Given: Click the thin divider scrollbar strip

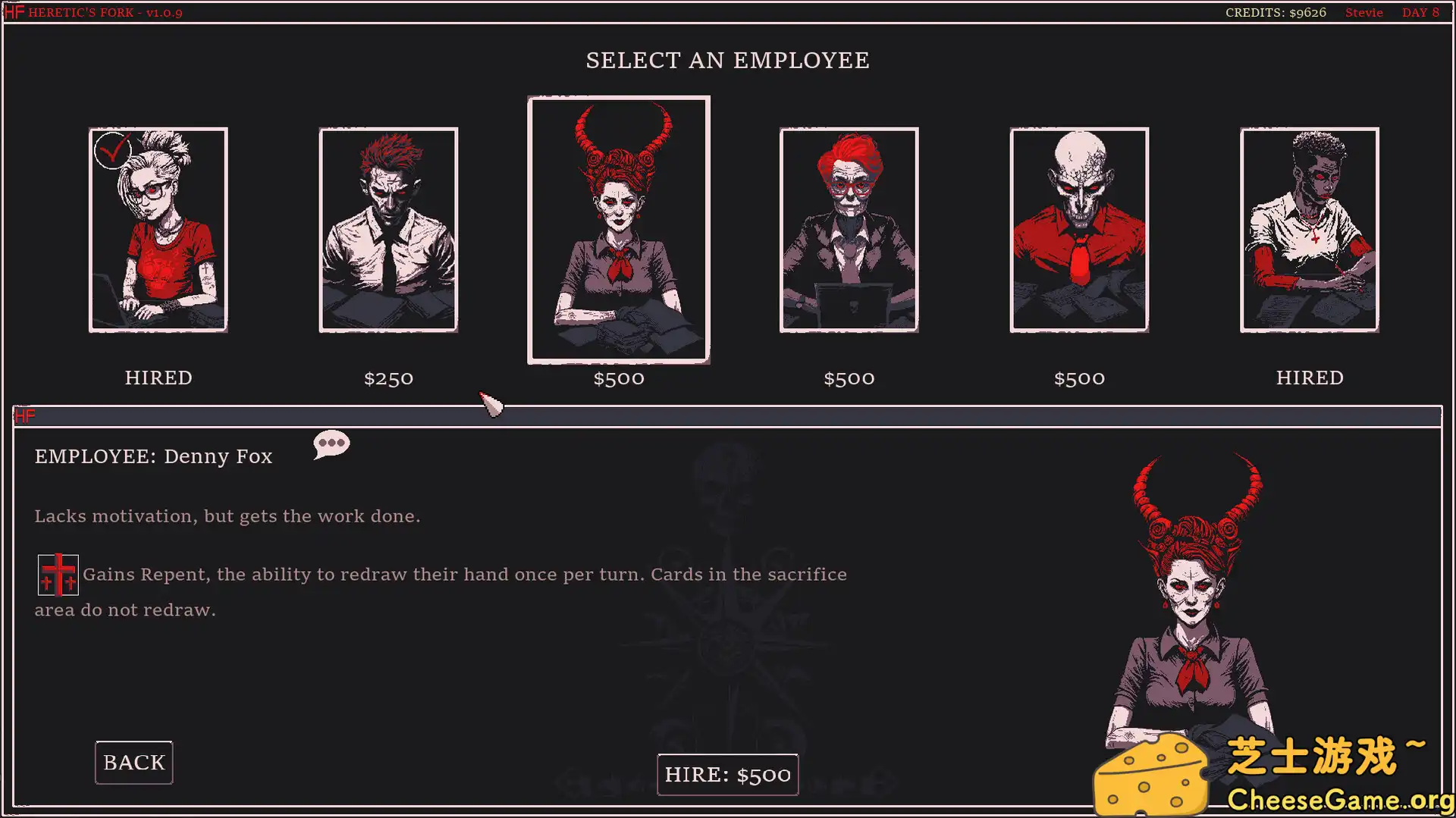Looking at the screenshot, I should point(728,417).
